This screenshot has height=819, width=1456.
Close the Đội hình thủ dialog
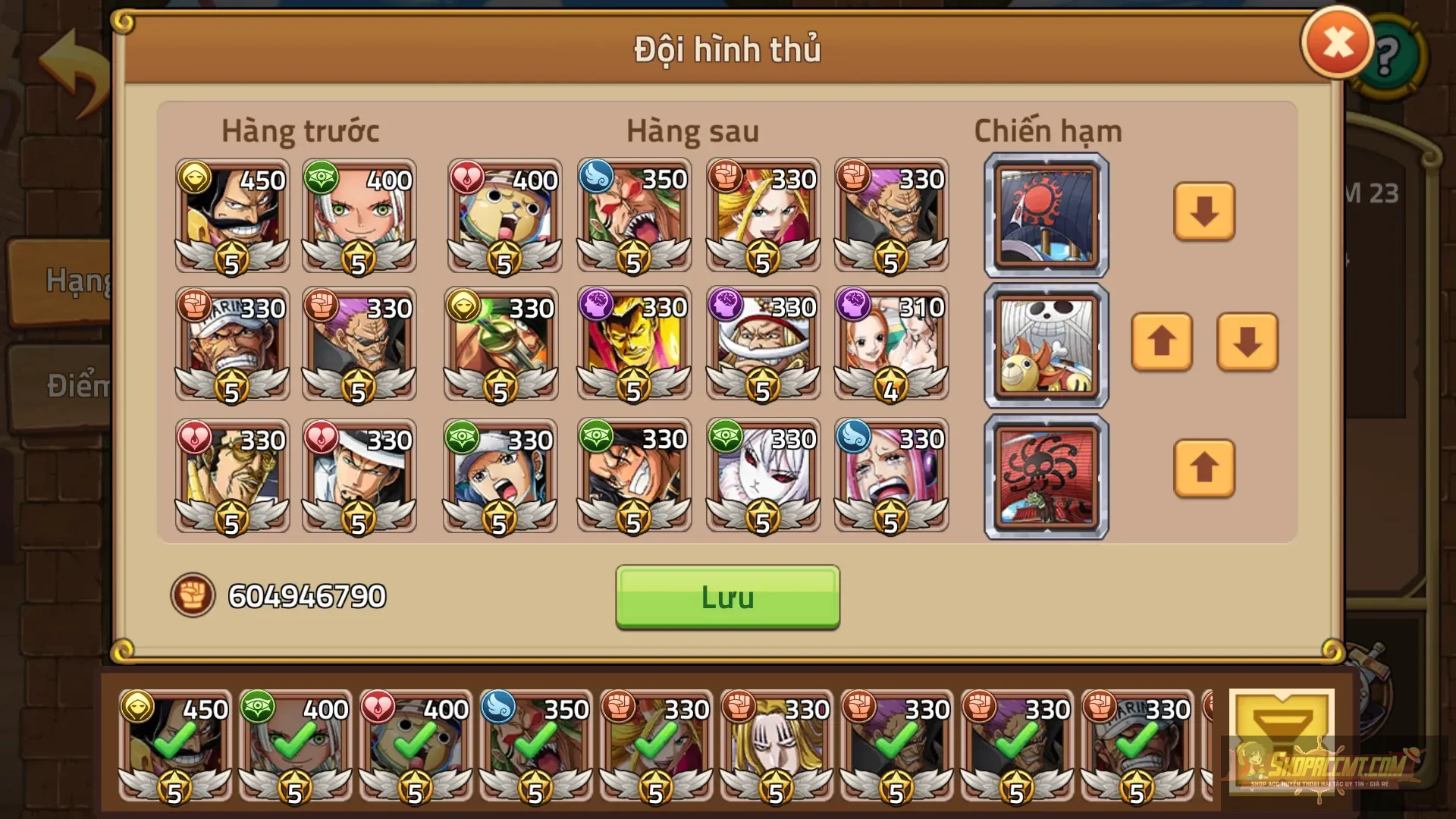click(1336, 40)
